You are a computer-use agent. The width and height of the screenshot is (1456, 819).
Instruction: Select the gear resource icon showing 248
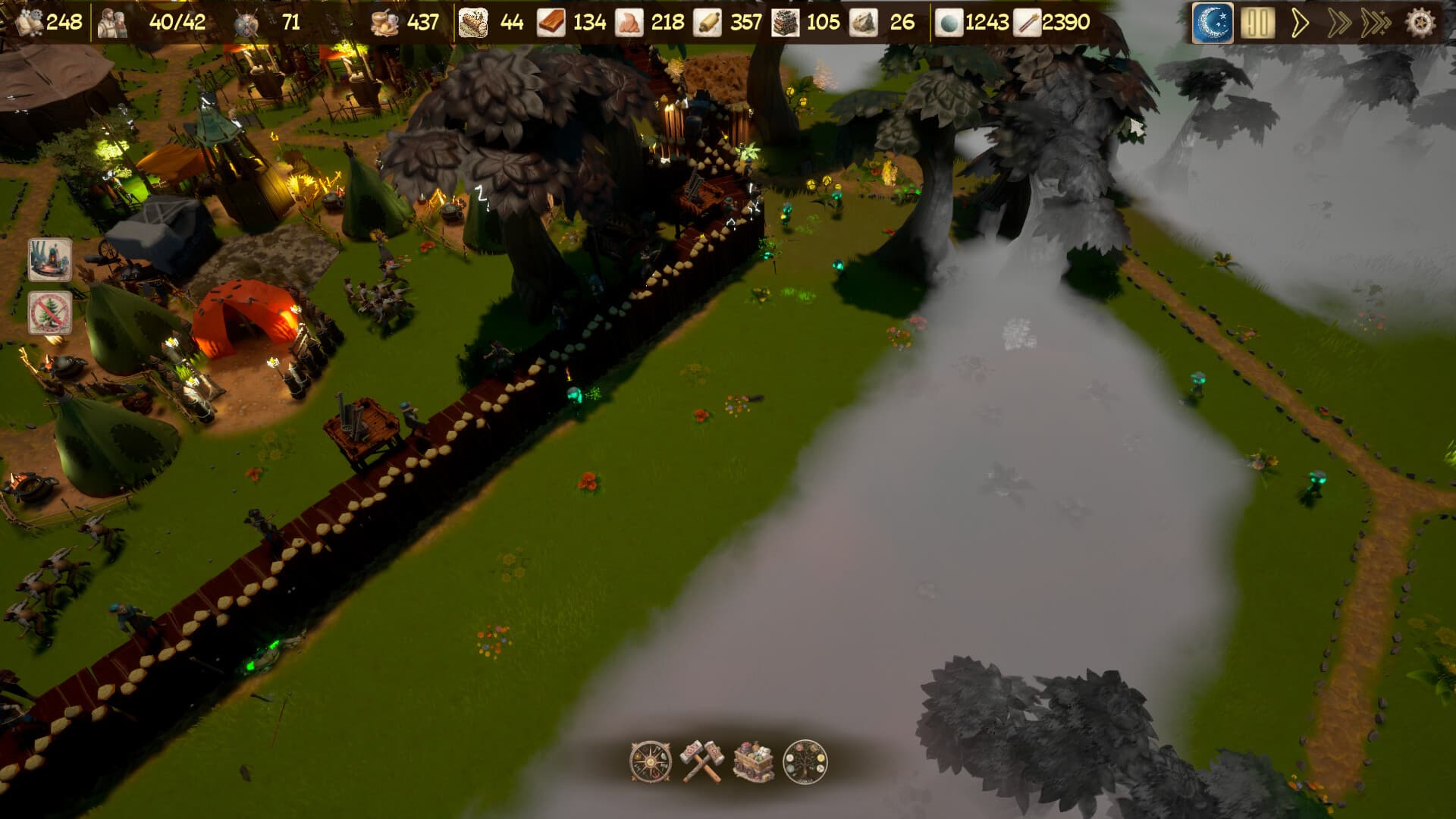(x=28, y=23)
